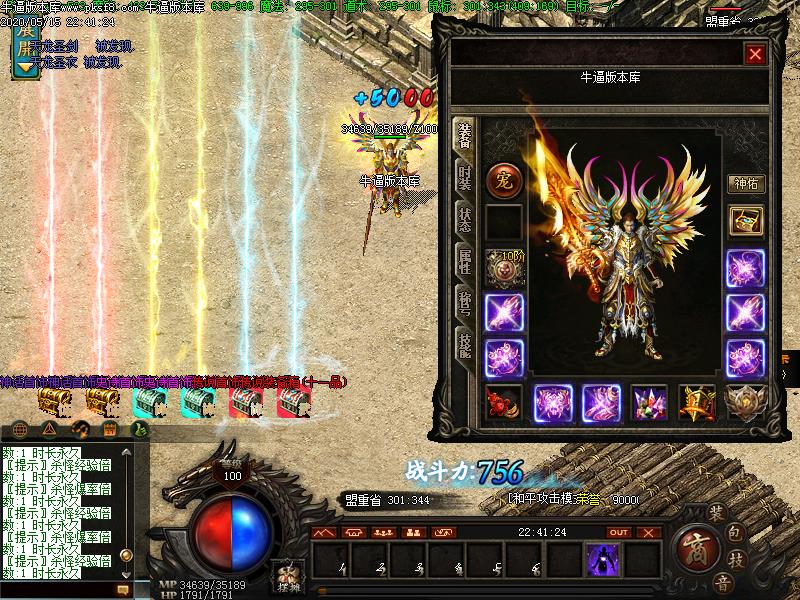This screenshot has height=600, width=800.
Task: Click the OUT button on the toolbar
Action: (x=618, y=532)
